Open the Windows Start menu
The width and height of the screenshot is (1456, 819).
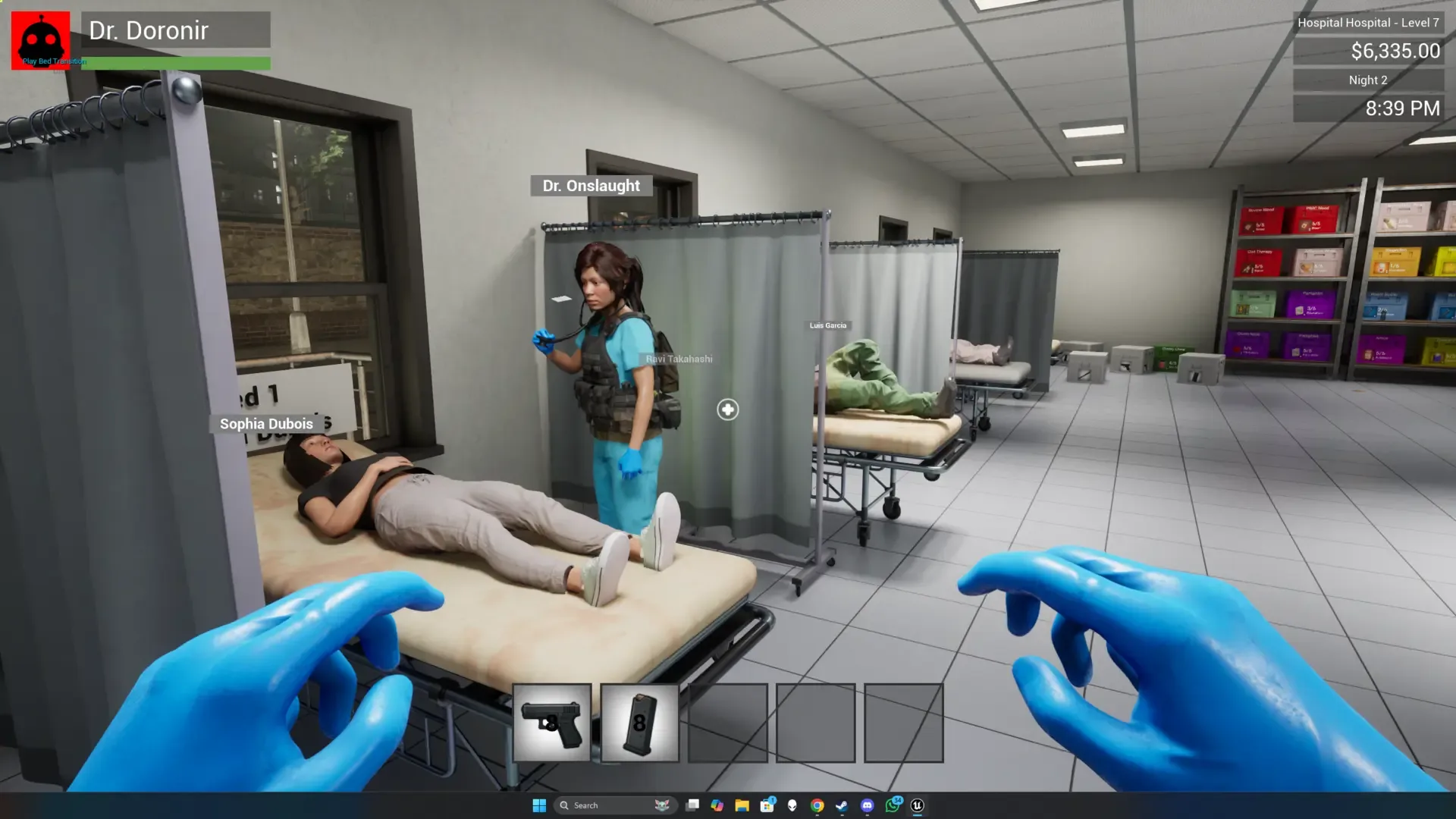pos(539,805)
